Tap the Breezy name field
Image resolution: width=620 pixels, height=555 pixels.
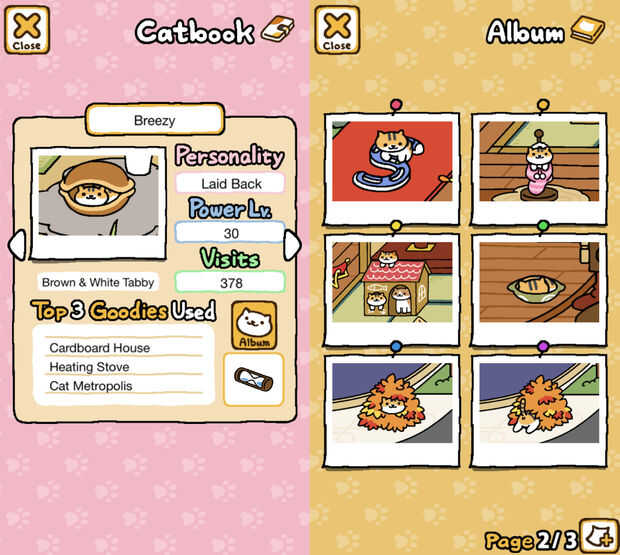[154, 120]
